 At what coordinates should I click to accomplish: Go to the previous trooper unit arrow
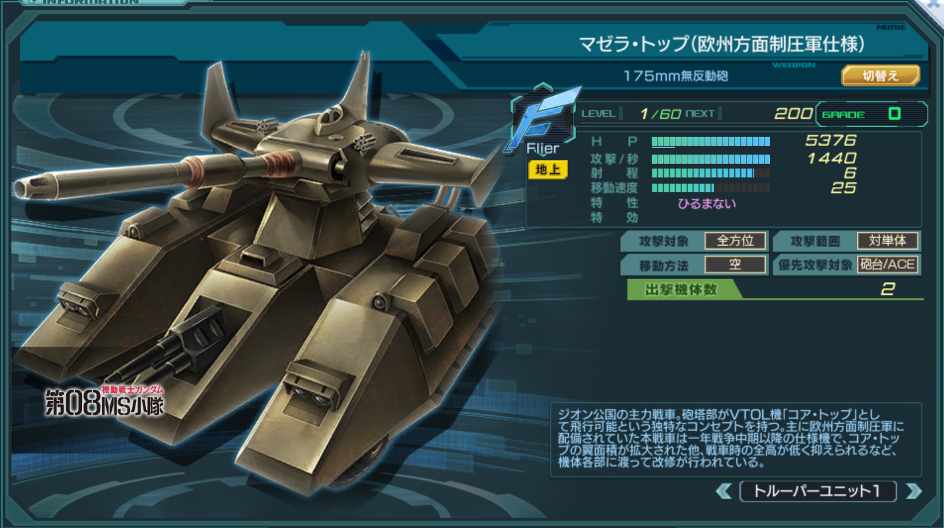(x=724, y=491)
